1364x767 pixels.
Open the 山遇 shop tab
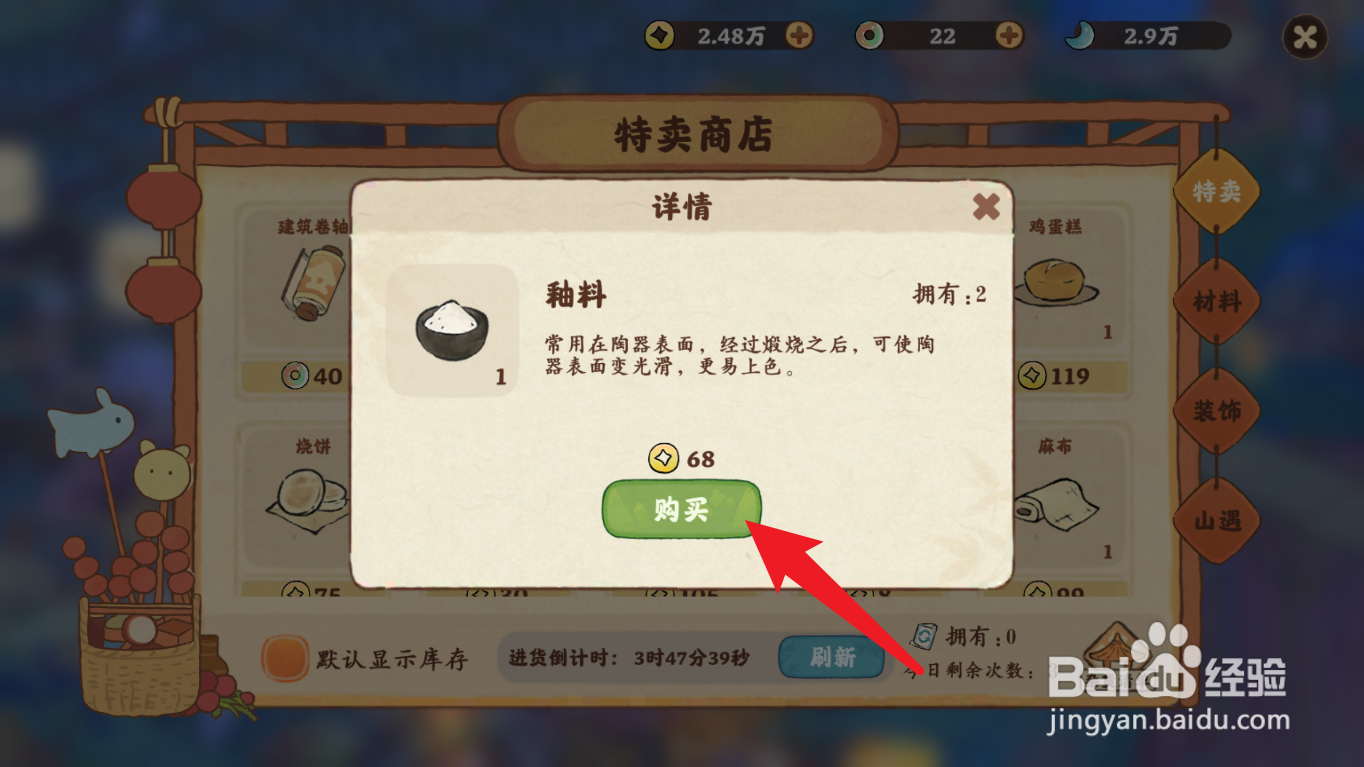(x=1217, y=518)
